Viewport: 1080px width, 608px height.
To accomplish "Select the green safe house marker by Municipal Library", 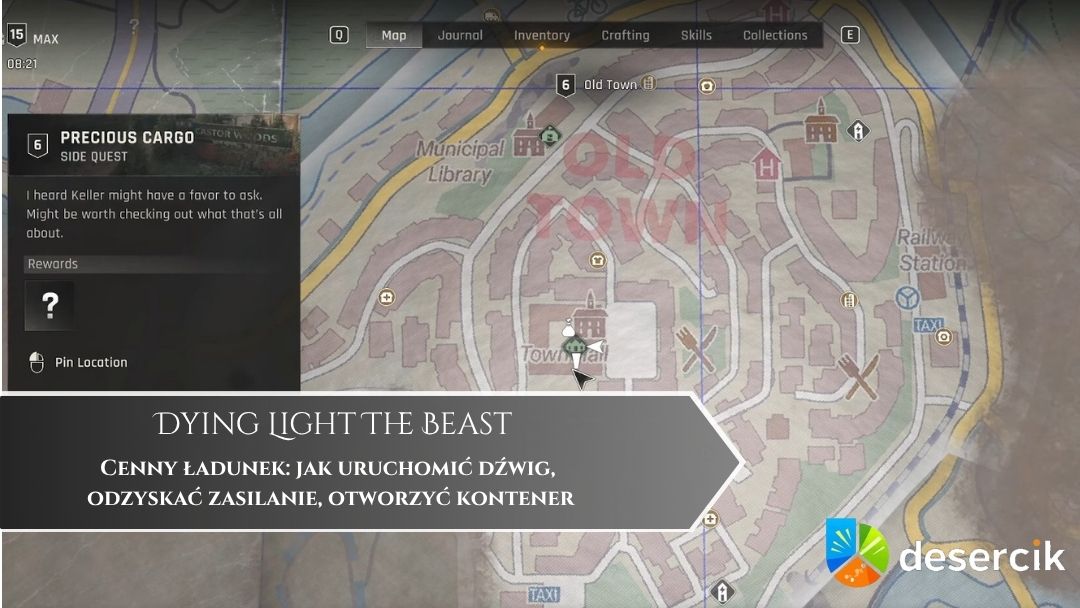I will (x=548, y=133).
